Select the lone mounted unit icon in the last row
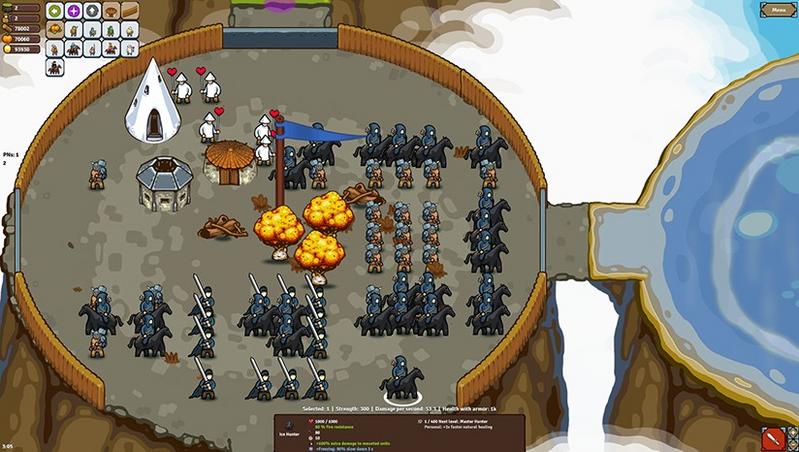Image resolution: width=799 pixels, height=452 pixels. tap(53, 65)
